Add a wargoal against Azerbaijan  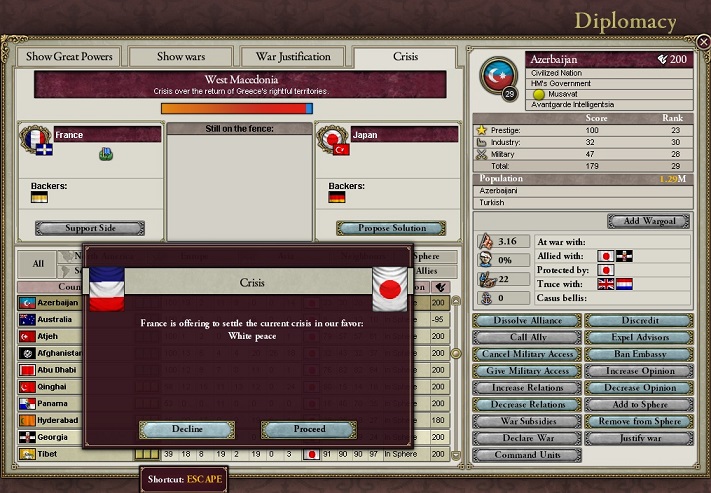(x=648, y=221)
